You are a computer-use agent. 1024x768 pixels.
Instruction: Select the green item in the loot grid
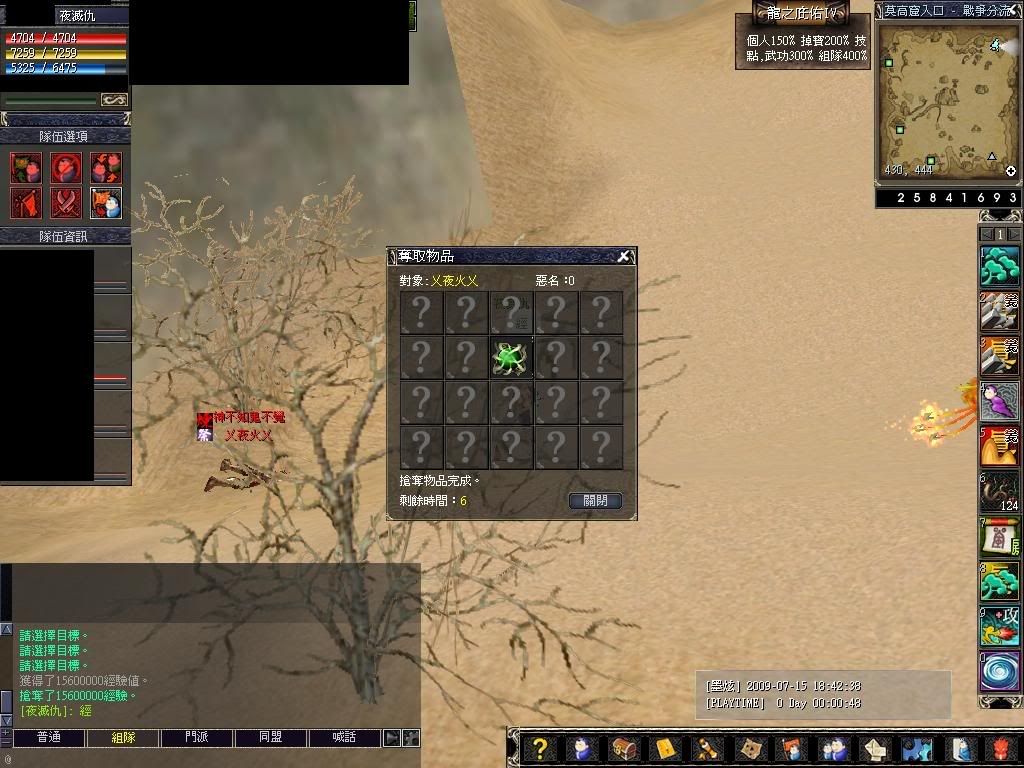tap(510, 357)
